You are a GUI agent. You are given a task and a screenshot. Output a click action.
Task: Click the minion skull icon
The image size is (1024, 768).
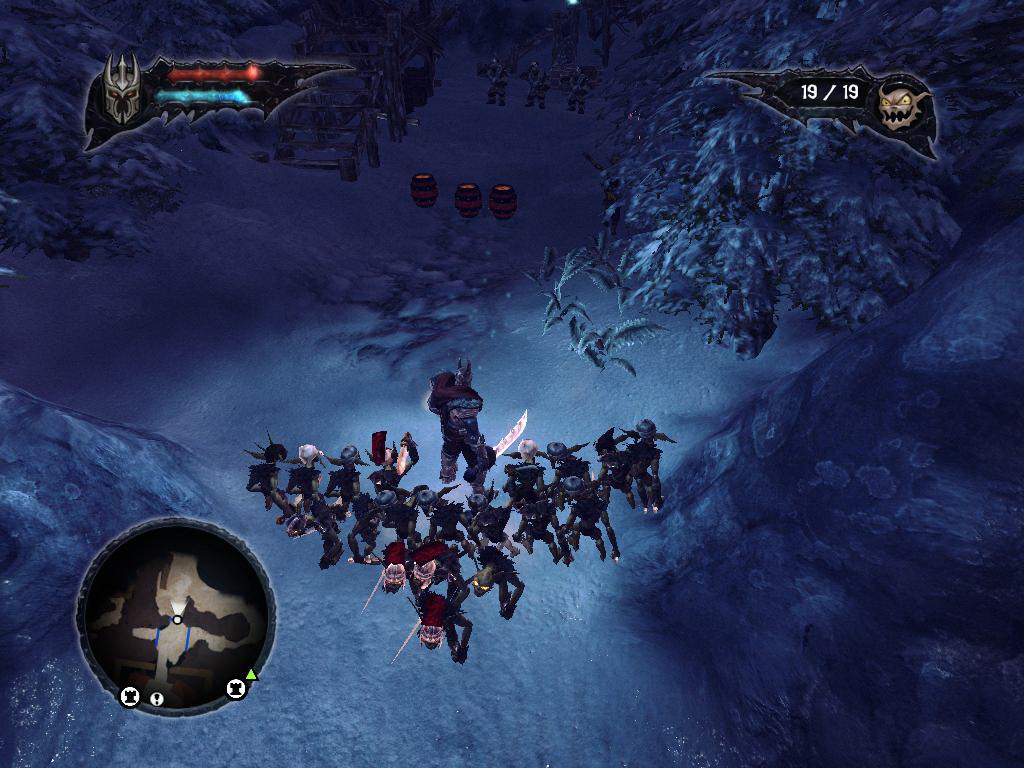coord(898,105)
